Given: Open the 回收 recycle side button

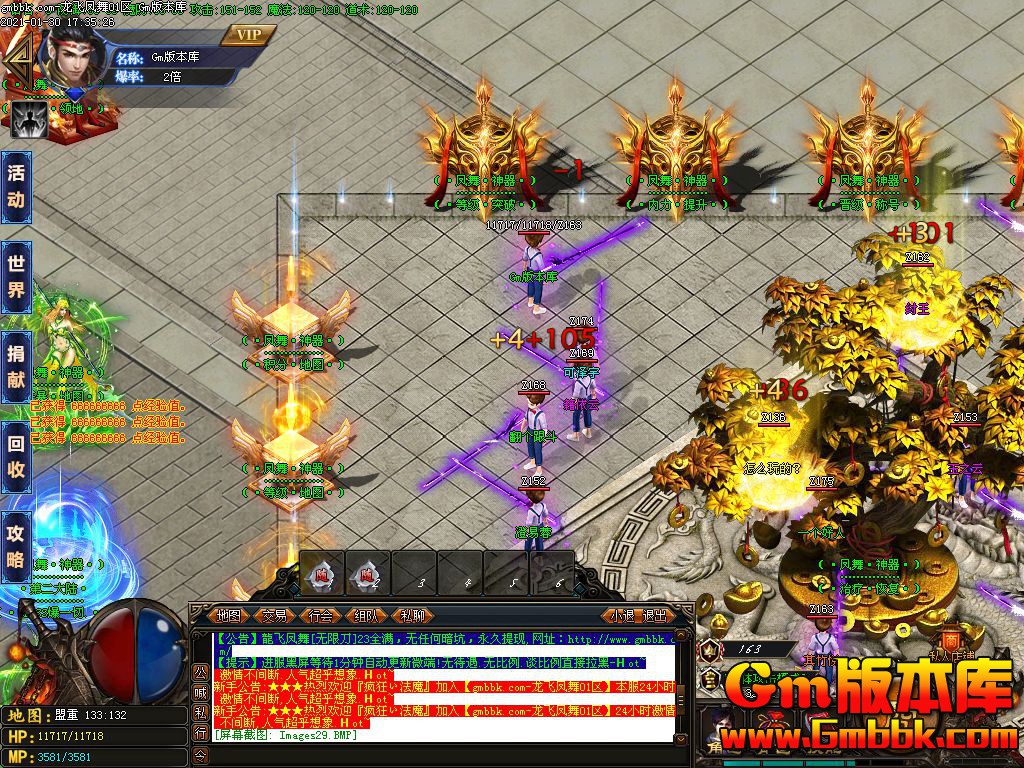Looking at the screenshot, I should click(x=16, y=456).
